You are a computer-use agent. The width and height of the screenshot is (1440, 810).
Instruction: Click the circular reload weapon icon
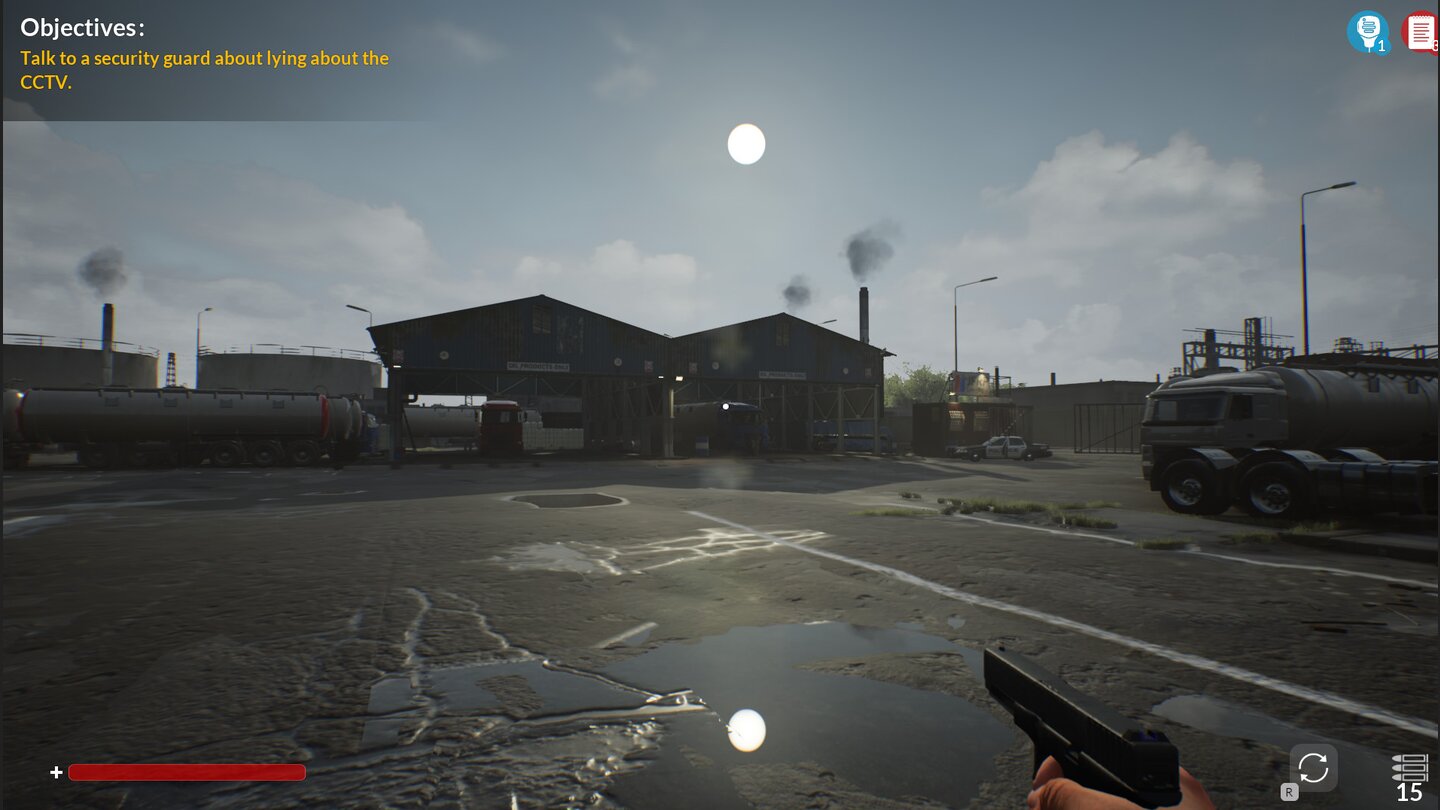(x=1313, y=768)
